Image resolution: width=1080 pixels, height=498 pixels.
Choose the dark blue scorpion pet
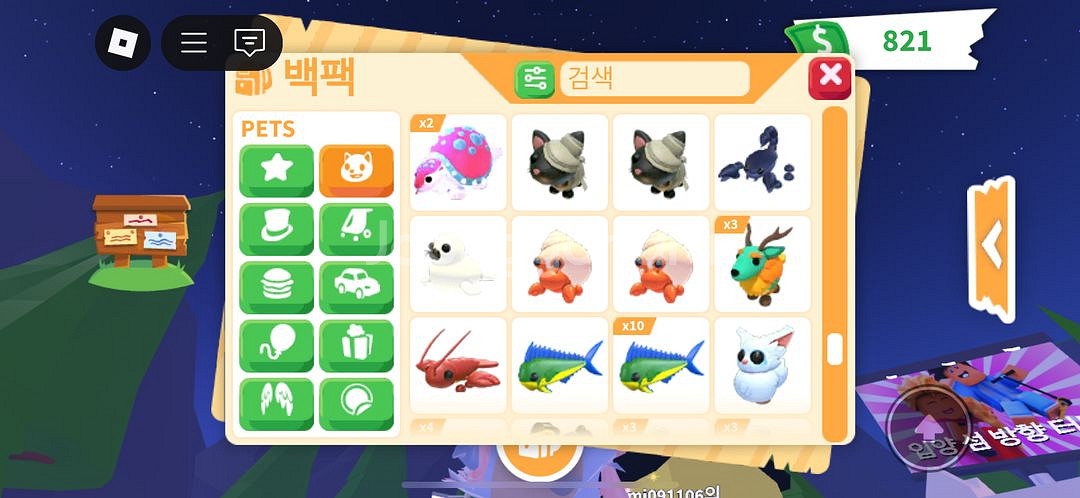point(762,162)
